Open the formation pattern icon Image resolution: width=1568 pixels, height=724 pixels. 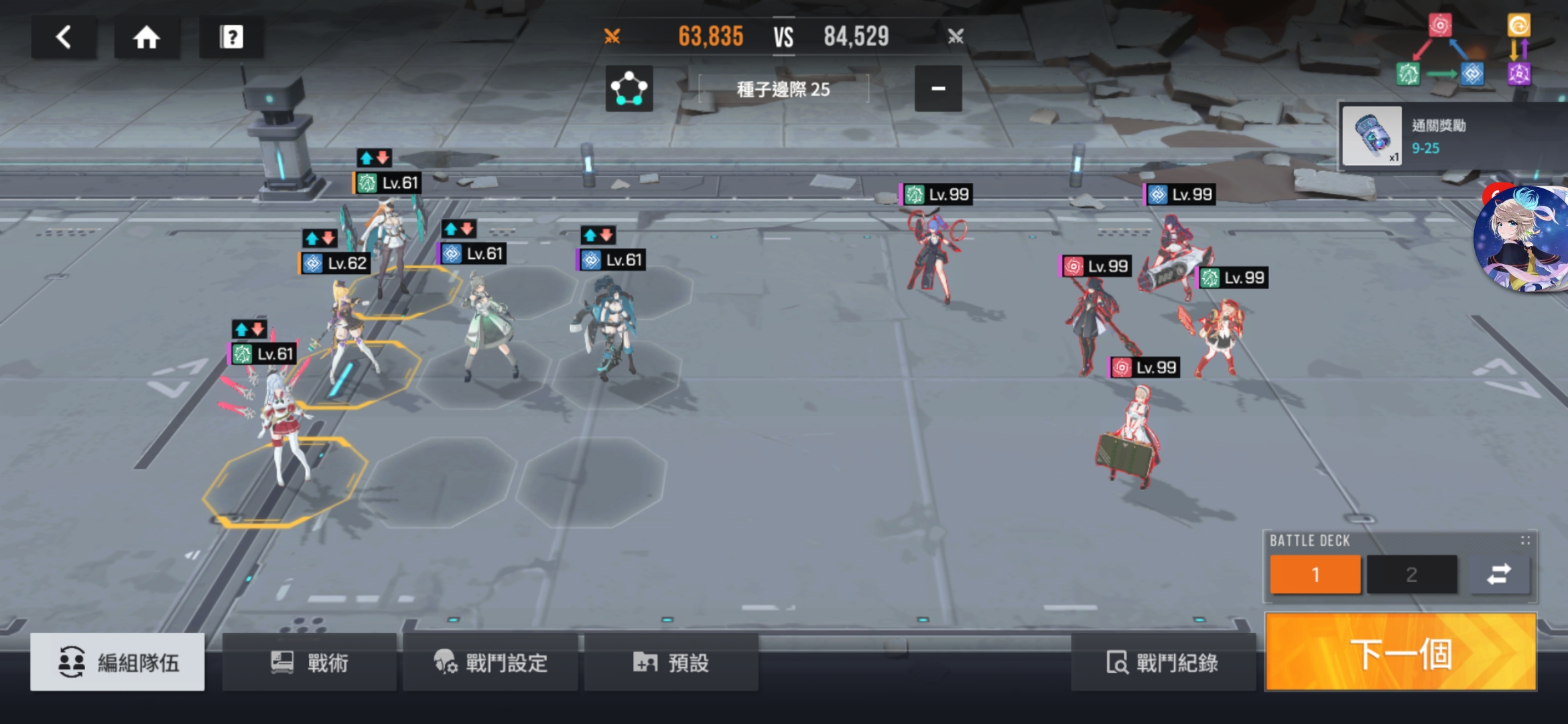pos(629,88)
